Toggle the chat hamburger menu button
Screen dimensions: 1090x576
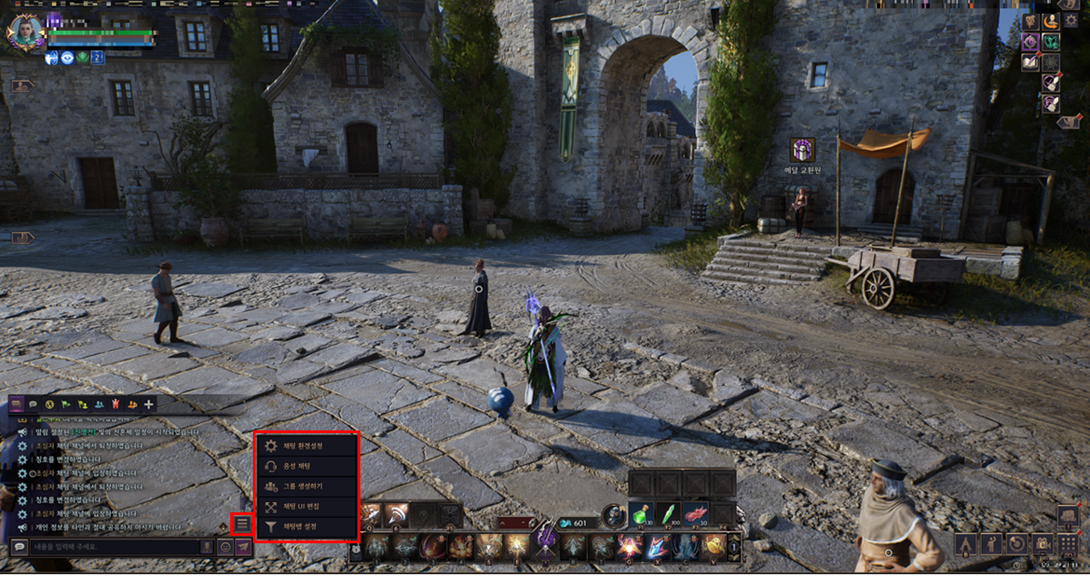(242, 524)
